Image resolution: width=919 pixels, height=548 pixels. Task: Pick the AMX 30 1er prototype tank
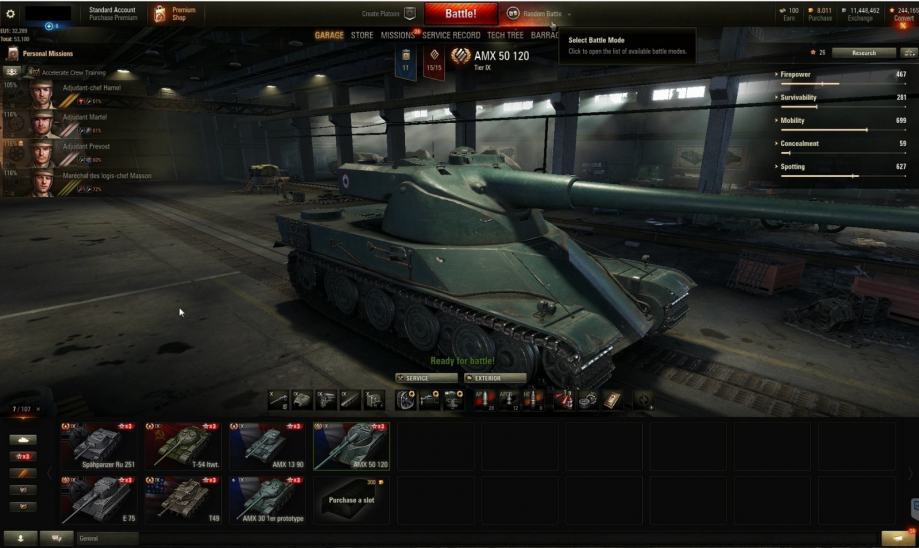click(x=268, y=499)
